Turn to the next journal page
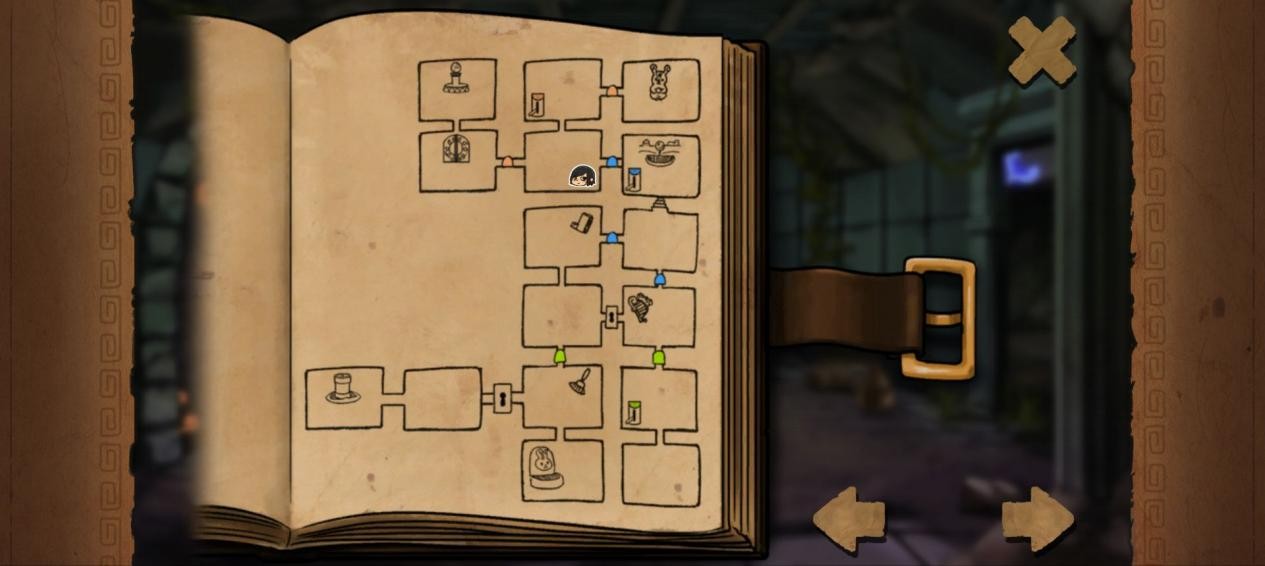The width and height of the screenshot is (1265, 566). pyautogui.click(x=1037, y=518)
